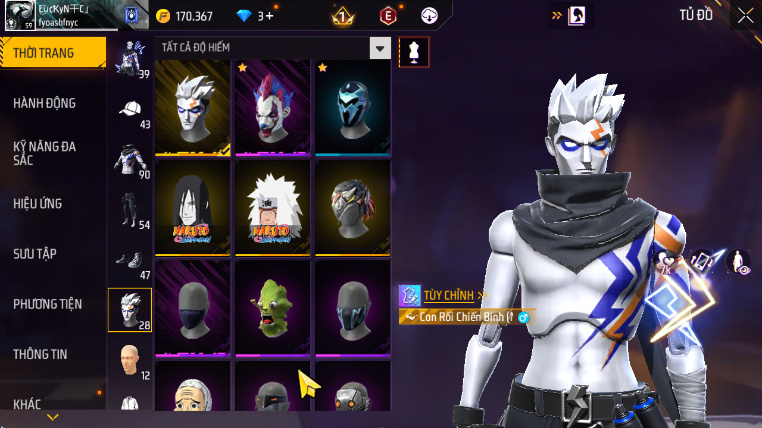Image resolution: width=762 pixels, height=428 pixels.
Task: Select the white spiky-hair robot head
Action: (194, 107)
